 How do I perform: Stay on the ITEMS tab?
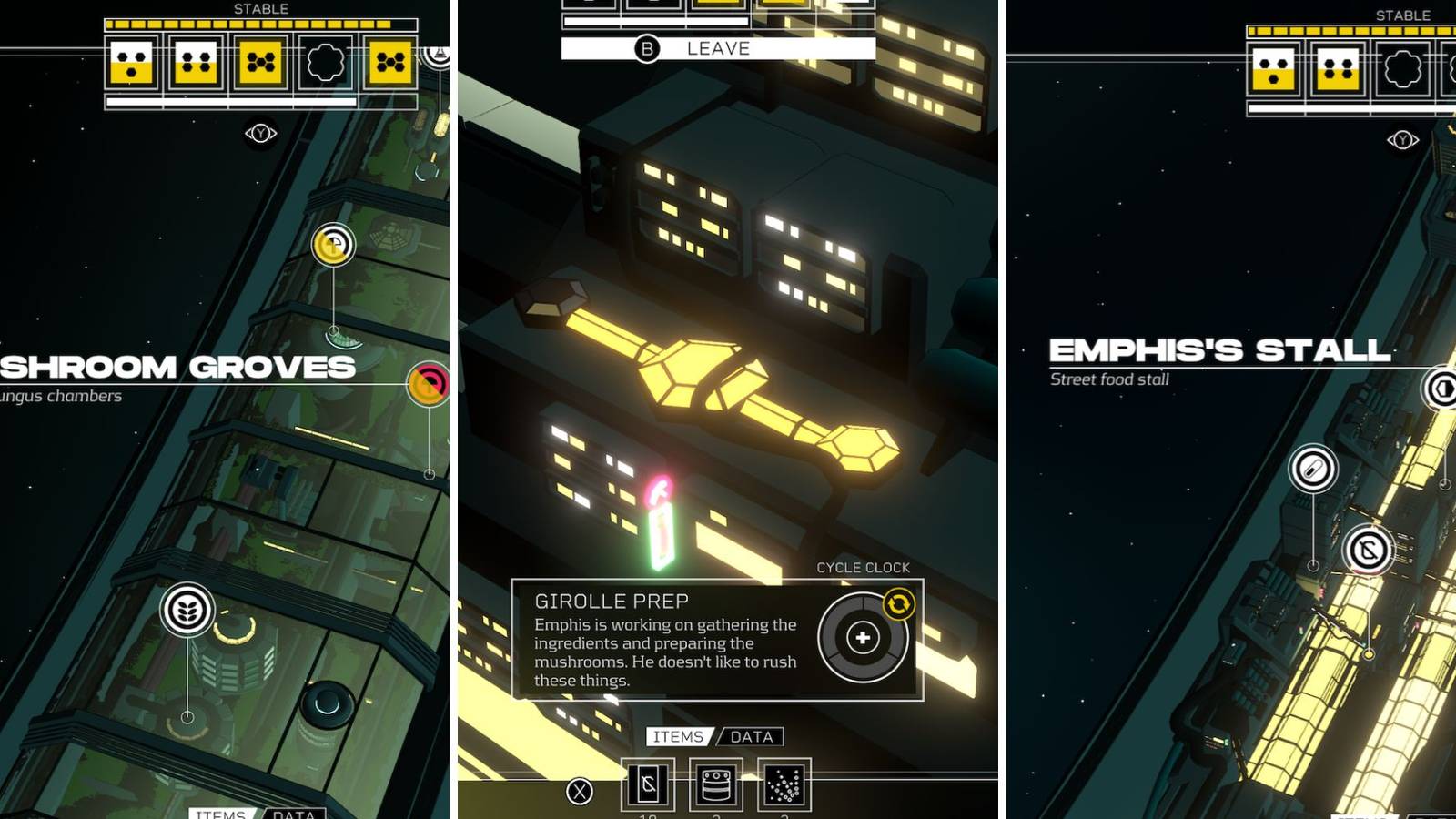(677, 737)
